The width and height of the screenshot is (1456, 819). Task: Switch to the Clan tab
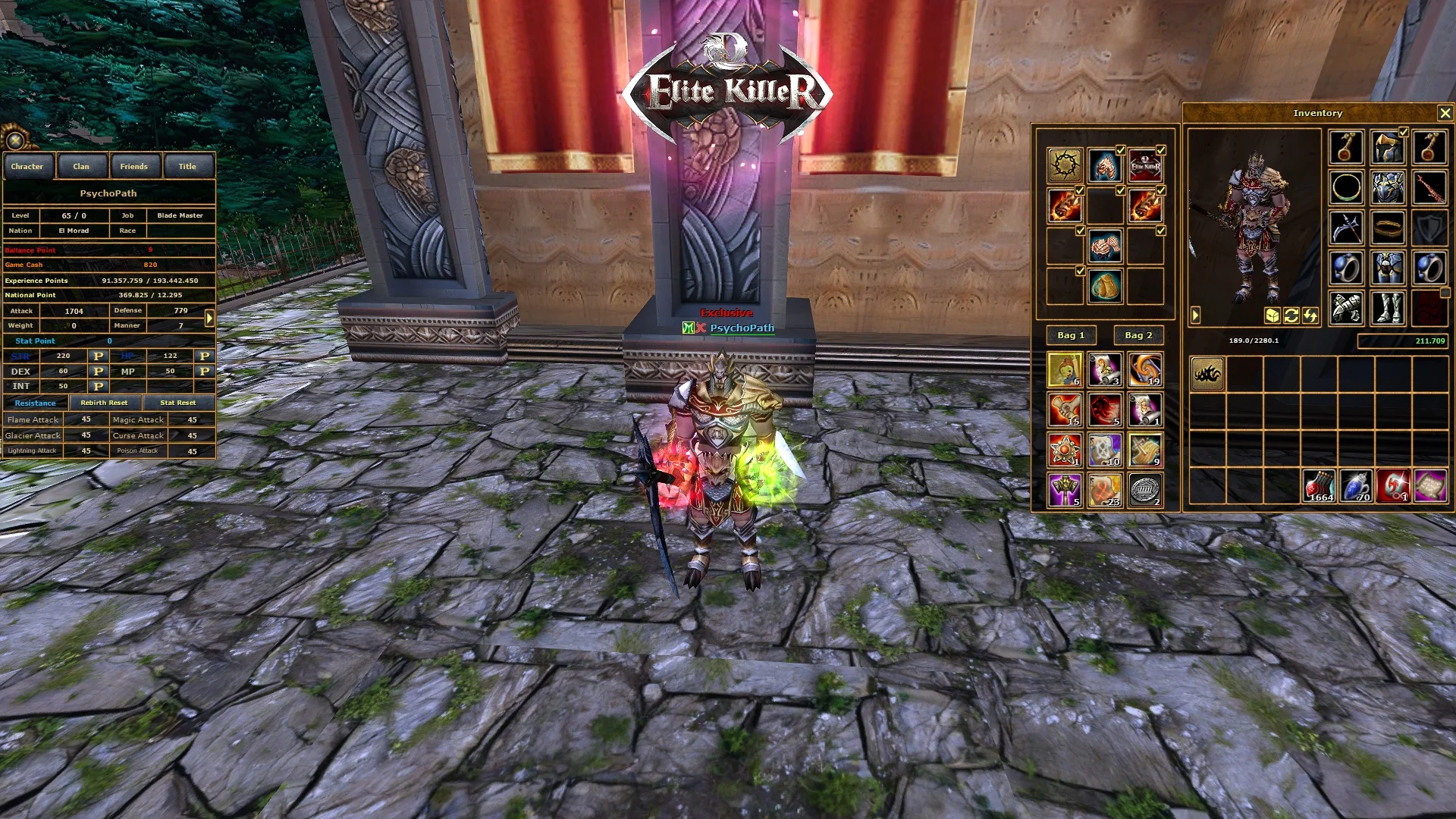click(81, 167)
